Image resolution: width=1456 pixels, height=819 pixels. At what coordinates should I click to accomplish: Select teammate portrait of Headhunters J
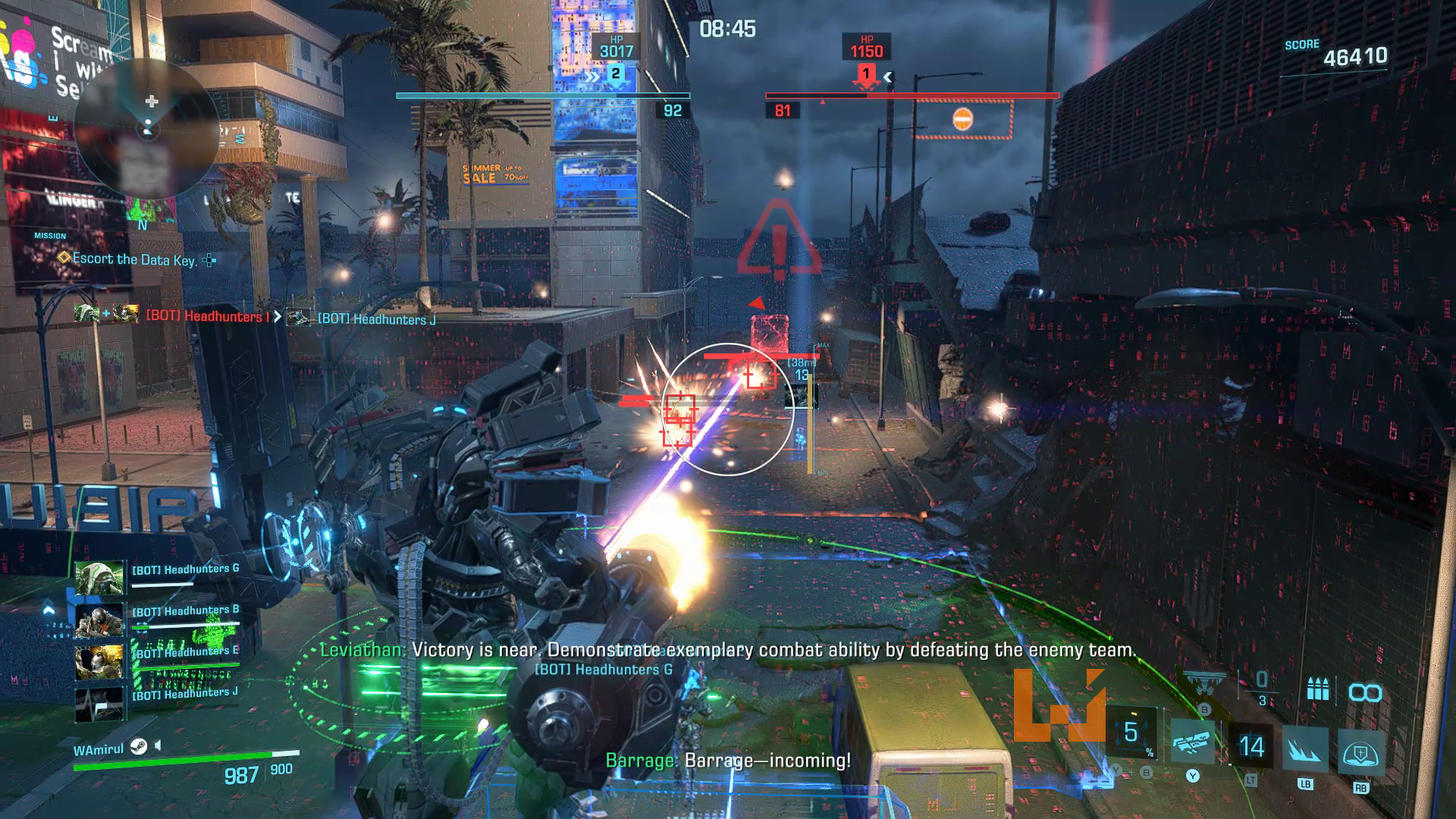pyautogui.click(x=99, y=704)
